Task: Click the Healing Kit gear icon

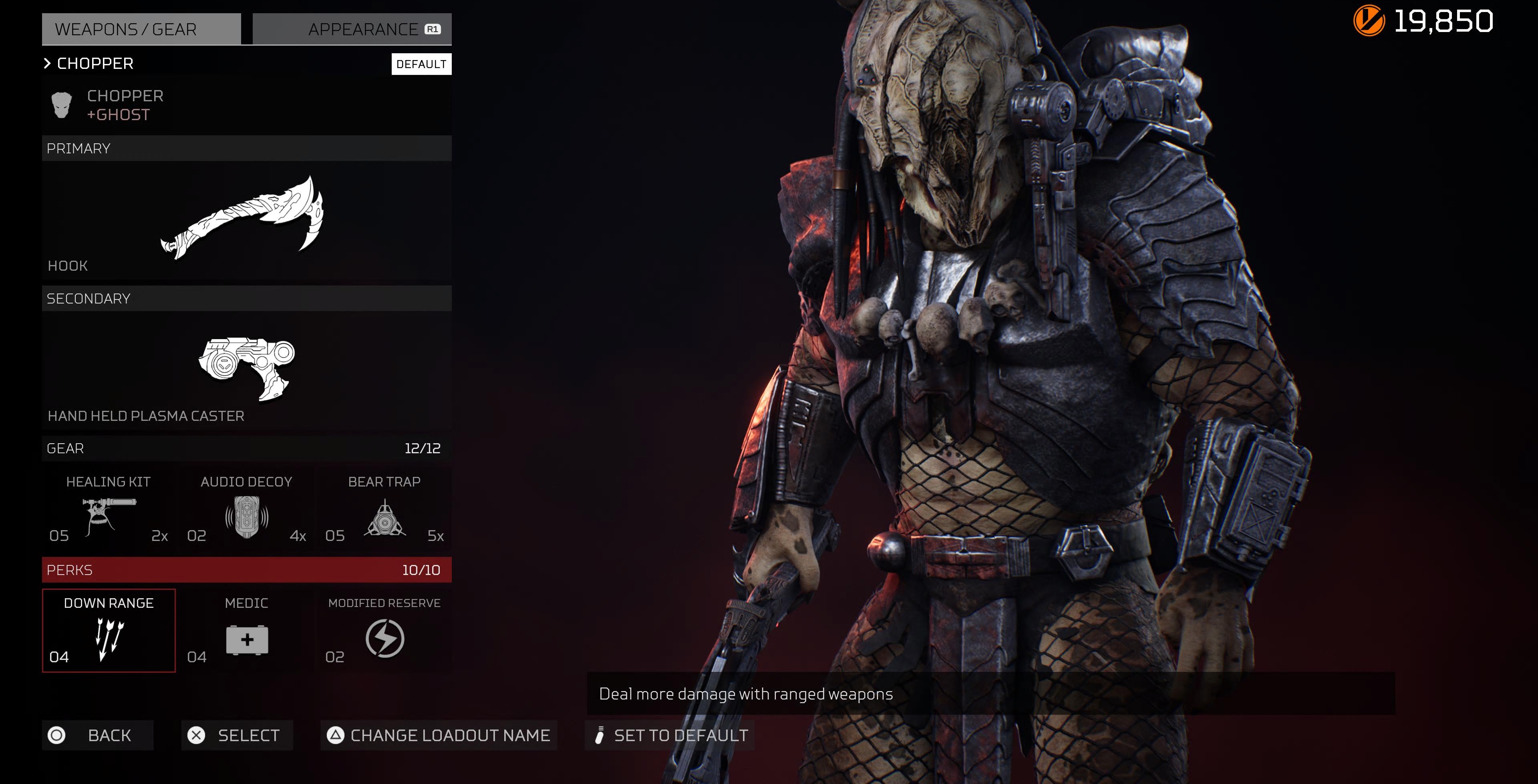Action: pyautogui.click(x=108, y=514)
